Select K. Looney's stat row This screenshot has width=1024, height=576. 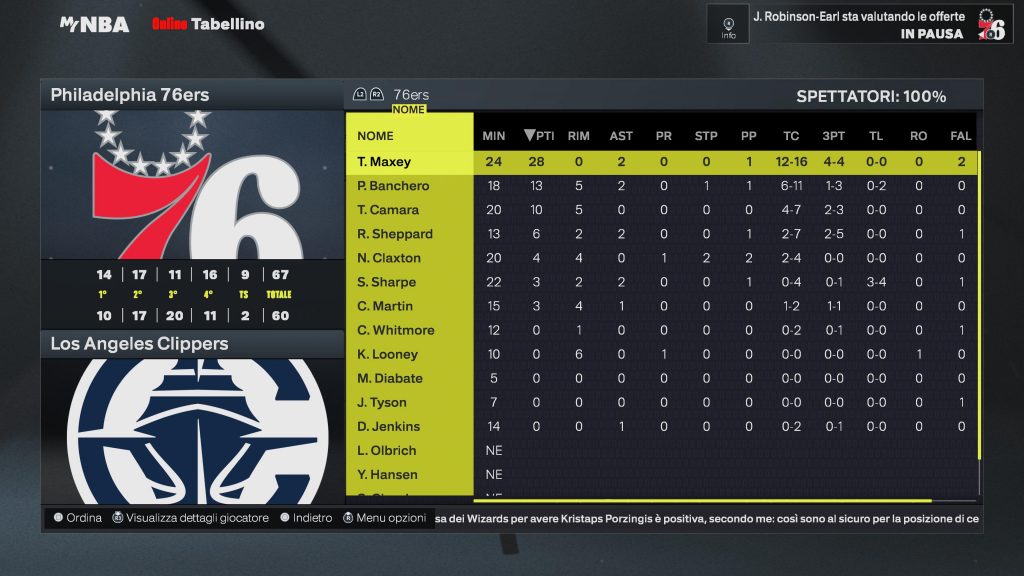pyautogui.click(x=388, y=354)
